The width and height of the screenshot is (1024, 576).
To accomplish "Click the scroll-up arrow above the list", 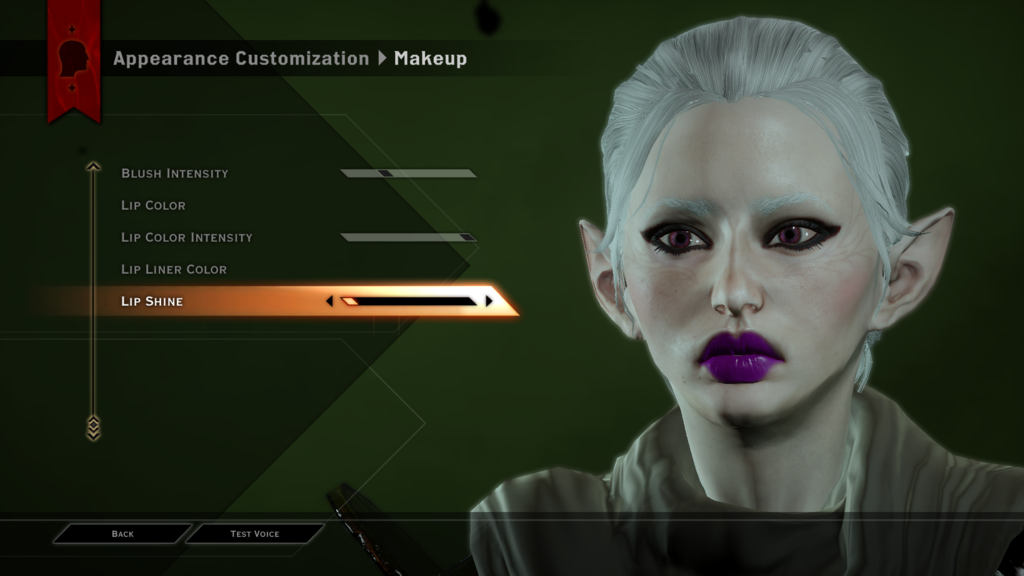I will tap(93, 166).
